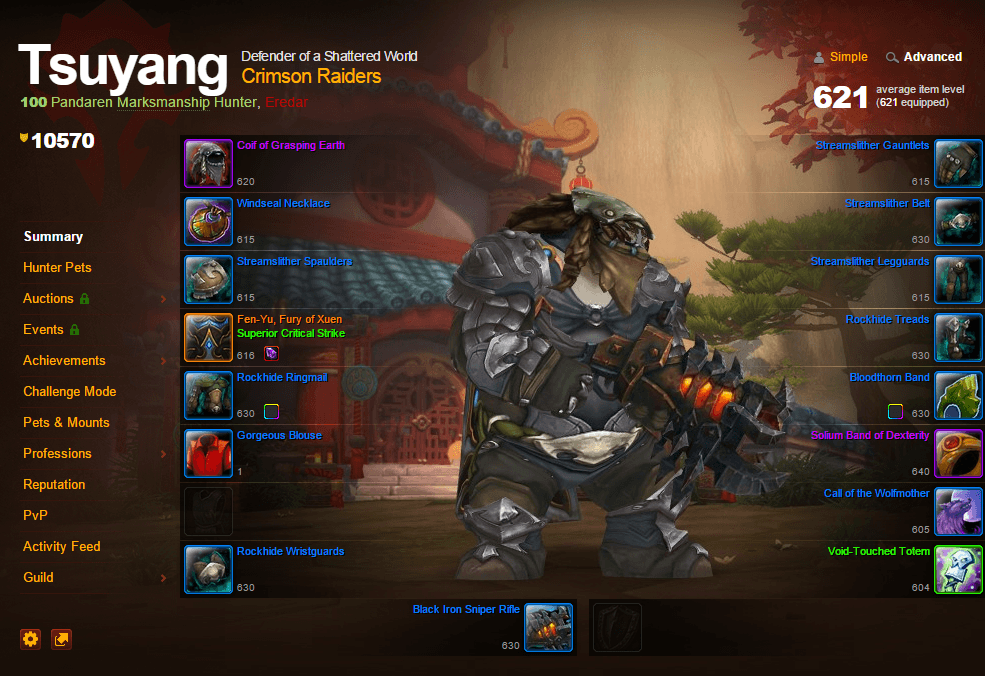Viewport: 985px width, 676px height.
Task: Select the Black Iron Sniper Rifle icon
Action: pos(548,627)
